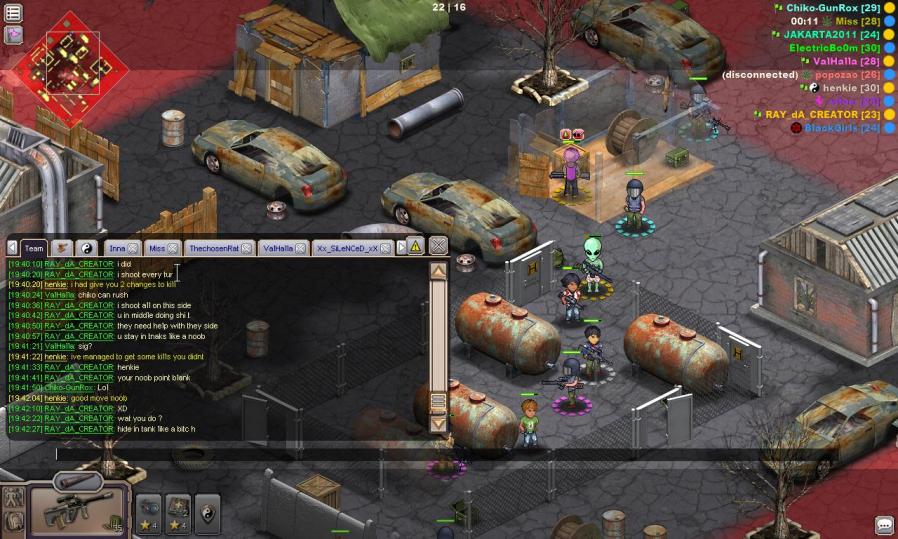Click chat scrollbar down arrow
The height and width of the screenshot is (539, 898).
(438, 424)
